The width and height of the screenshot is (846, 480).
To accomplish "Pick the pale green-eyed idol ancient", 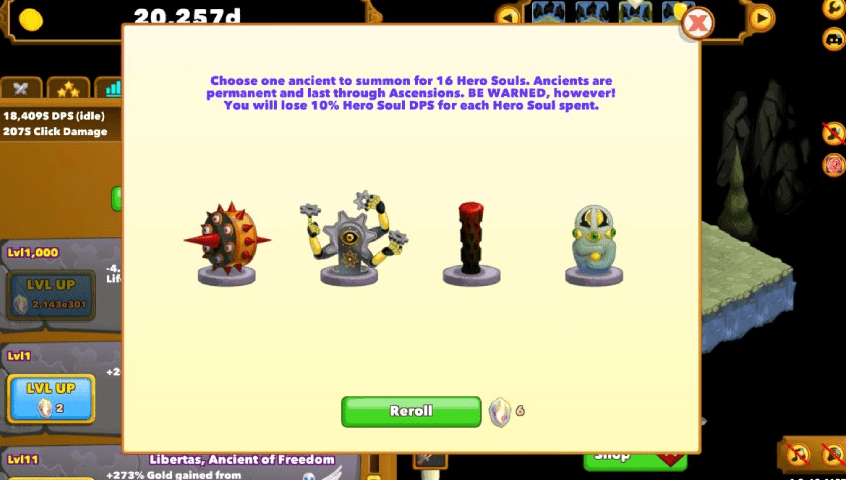I will click(593, 245).
